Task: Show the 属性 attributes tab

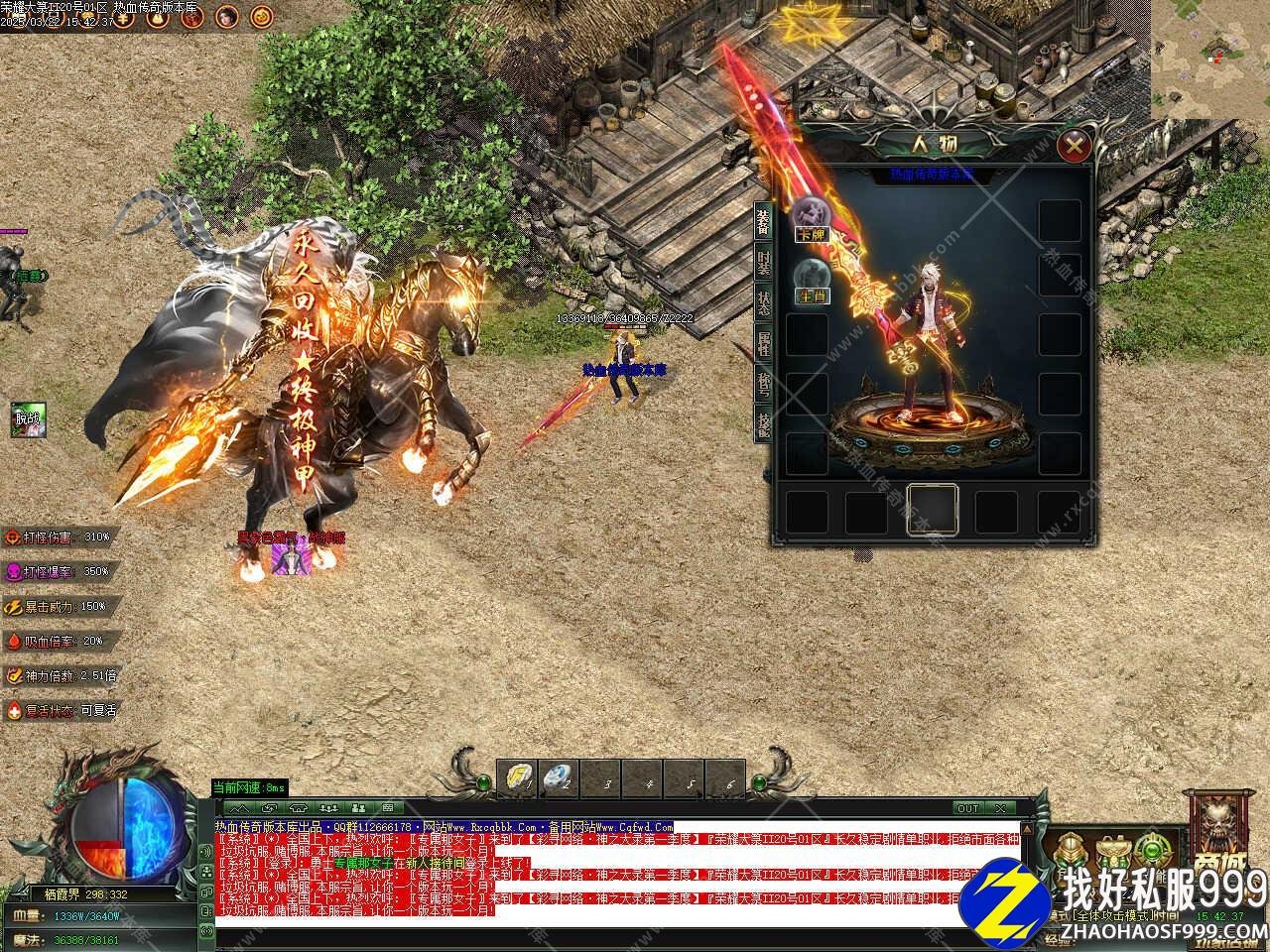Action: [x=763, y=344]
